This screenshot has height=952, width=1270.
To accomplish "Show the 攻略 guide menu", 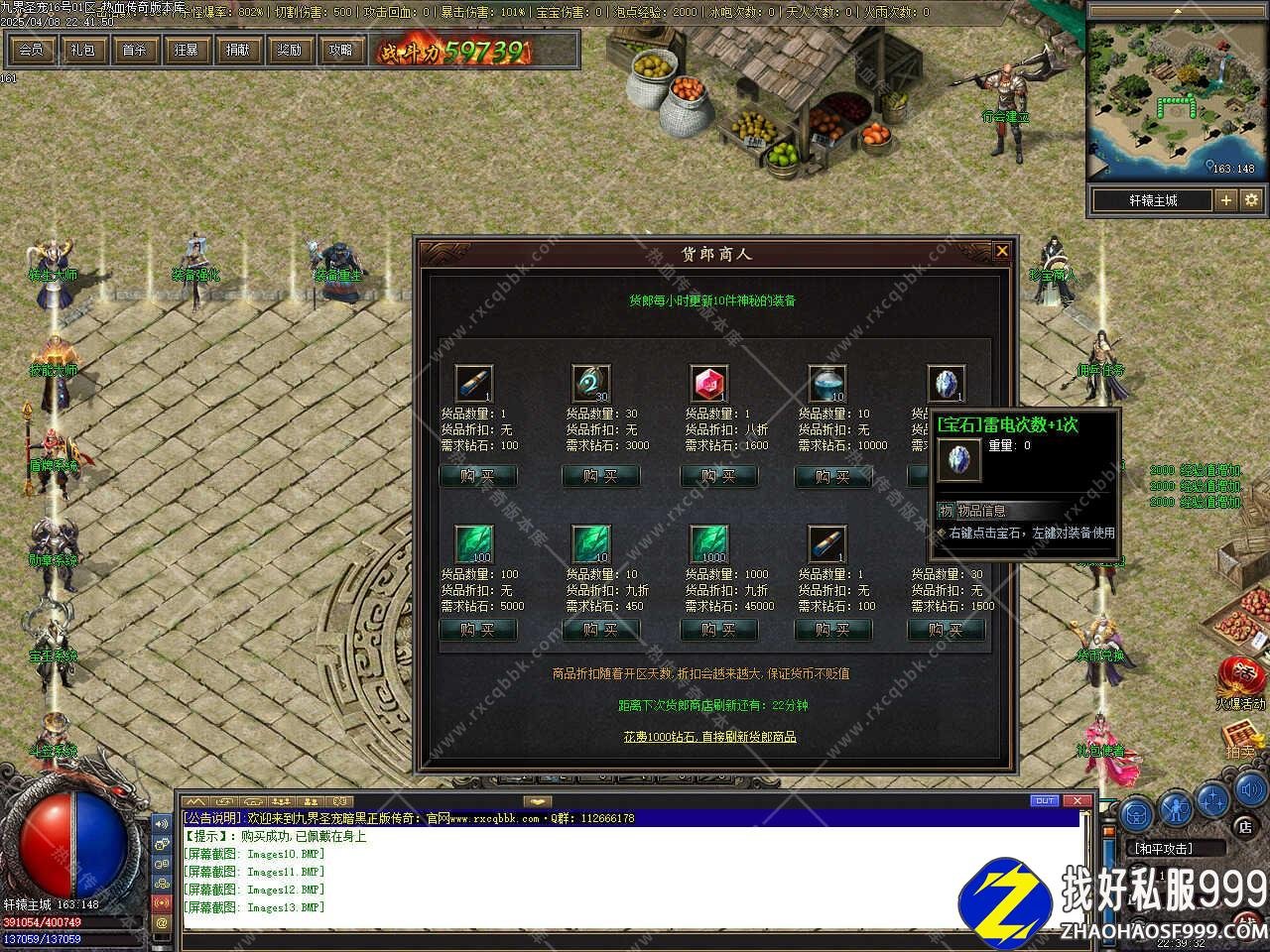I will pyautogui.click(x=340, y=49).
